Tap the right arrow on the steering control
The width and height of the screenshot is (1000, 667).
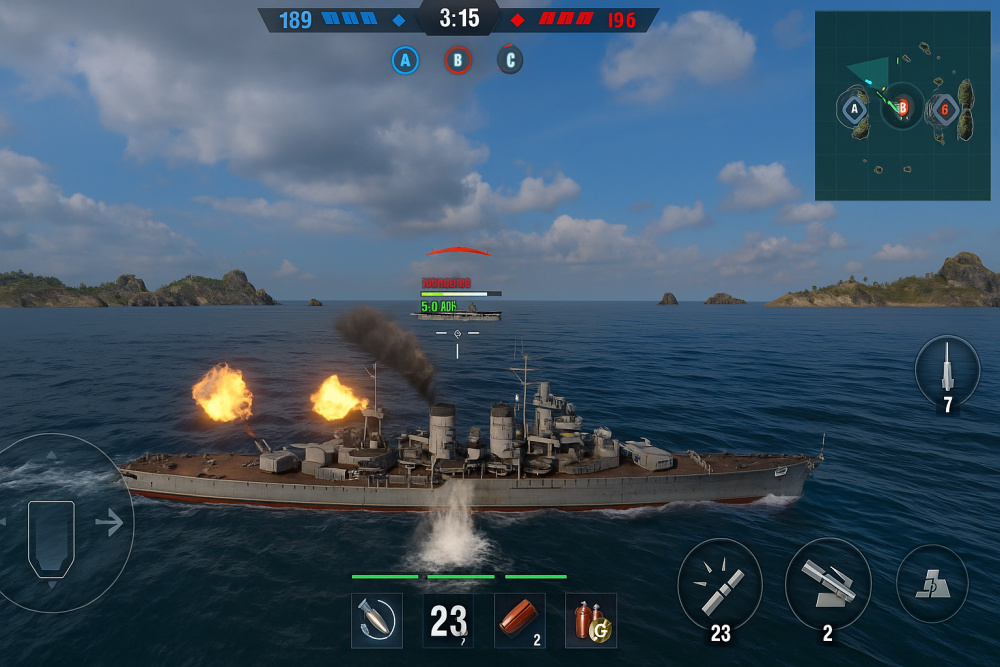(110, 522)
